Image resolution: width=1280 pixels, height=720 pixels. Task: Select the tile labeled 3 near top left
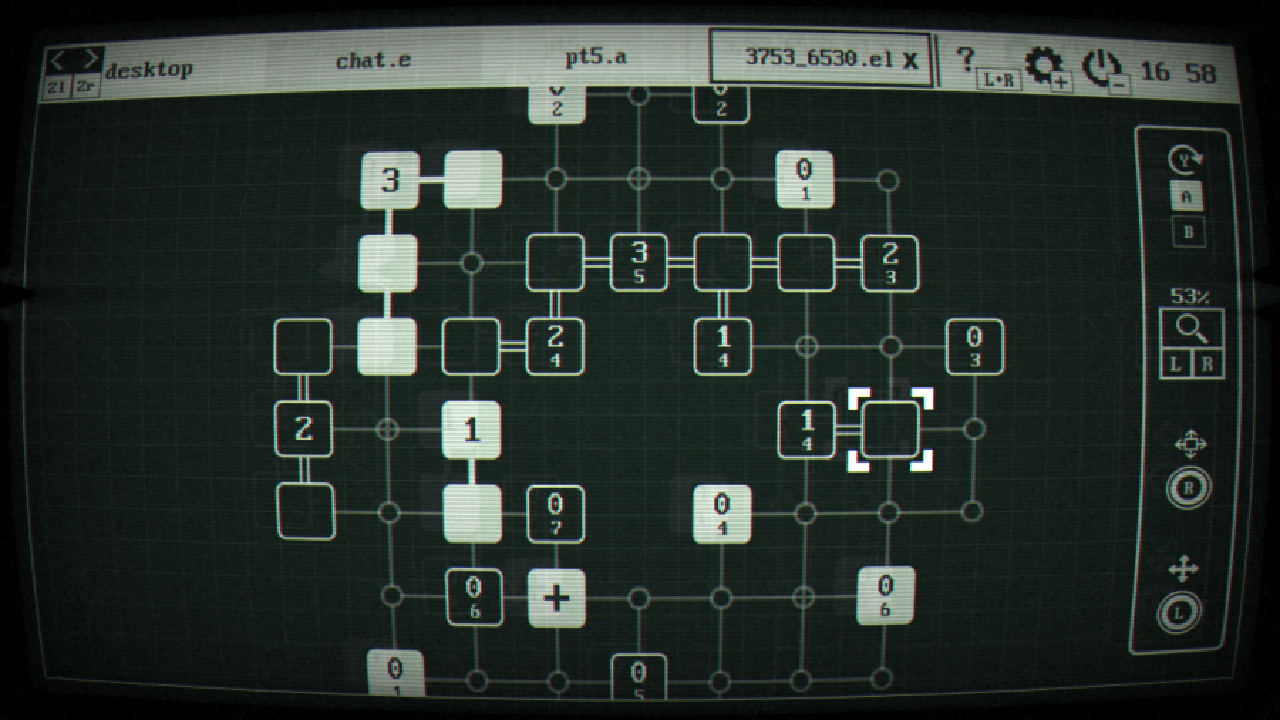392,180
